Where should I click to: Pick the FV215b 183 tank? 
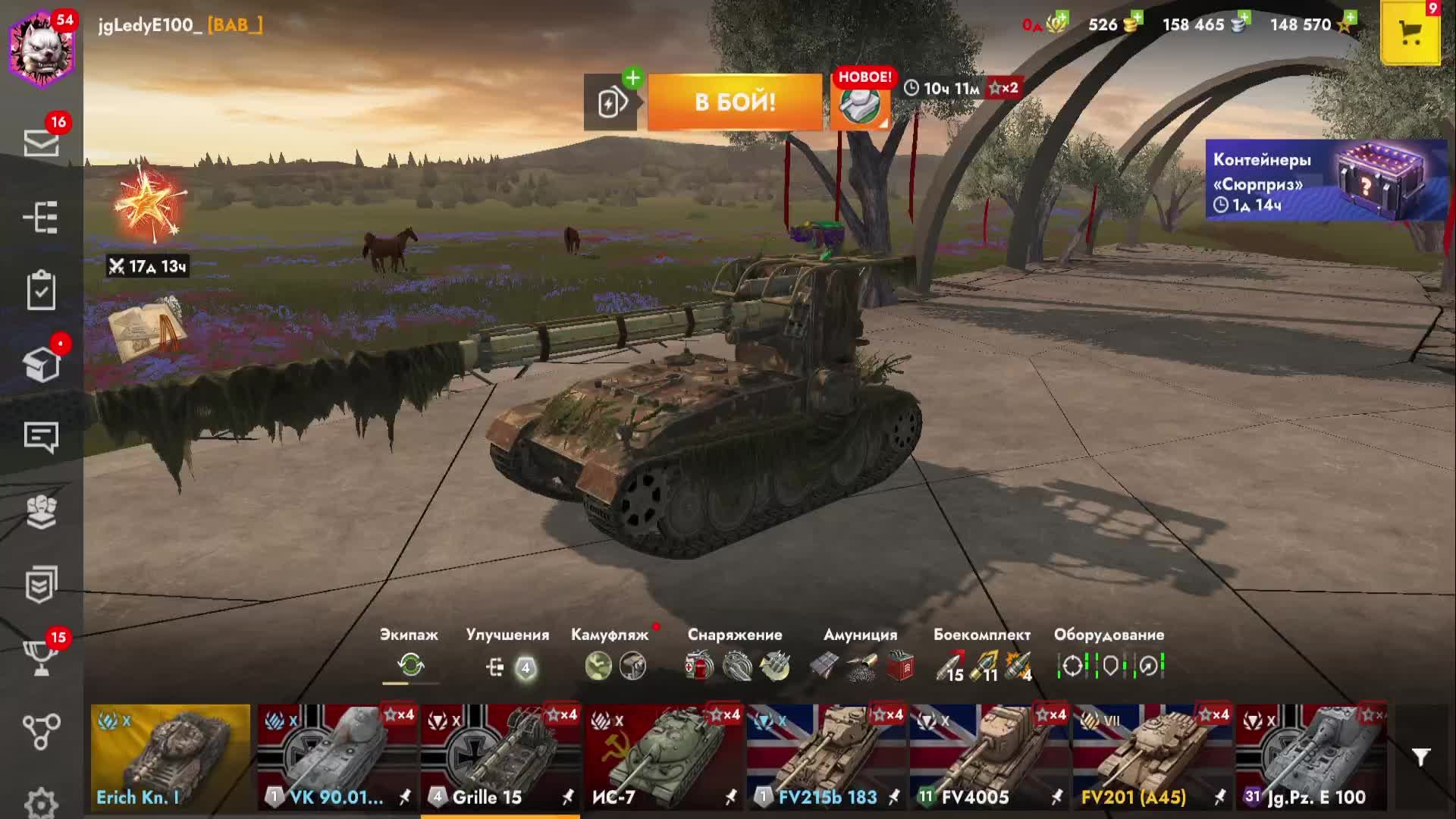(x=827, y=757)
